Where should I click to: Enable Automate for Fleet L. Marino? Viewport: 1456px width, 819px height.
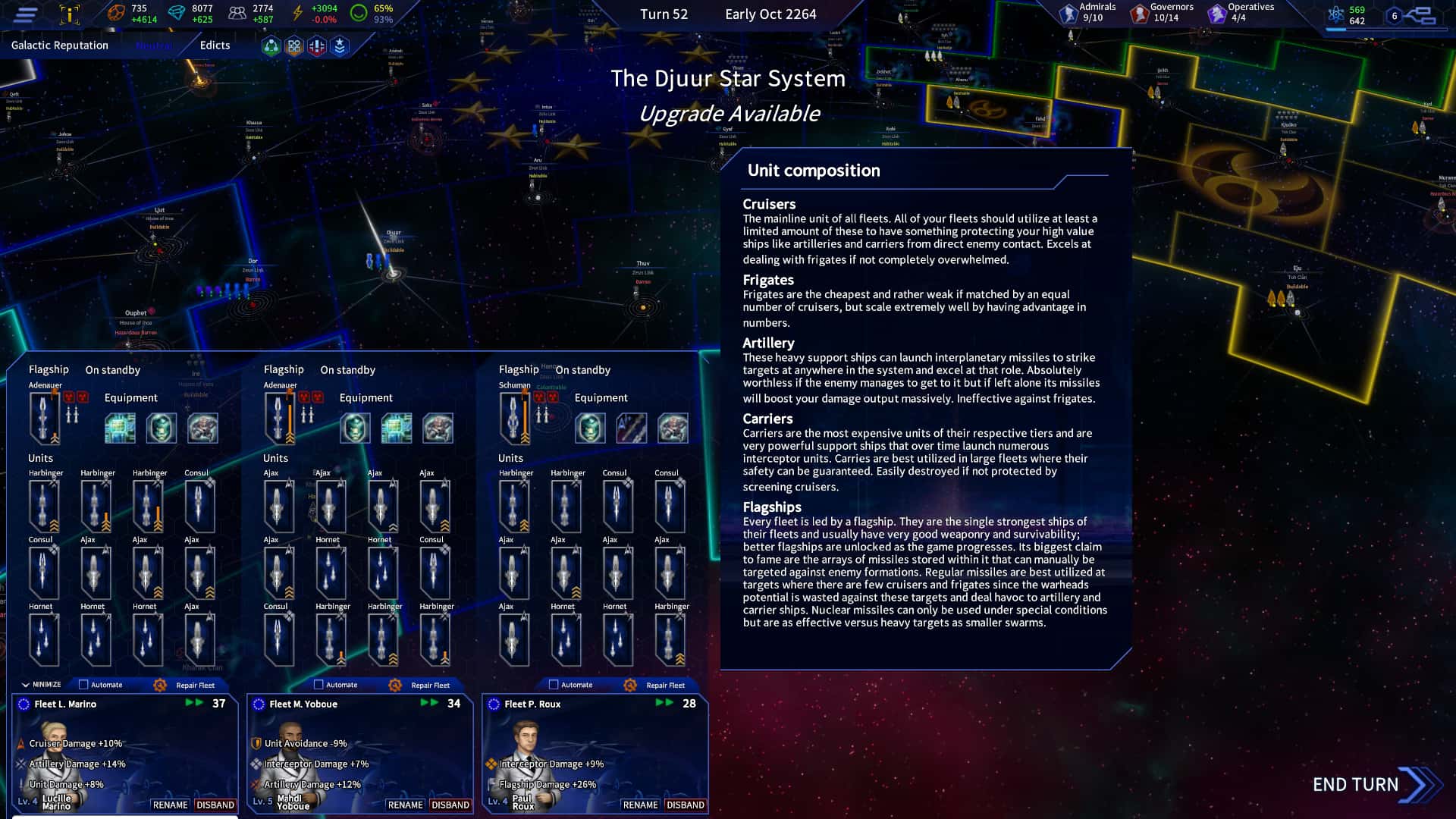click(x=83, y=684)
